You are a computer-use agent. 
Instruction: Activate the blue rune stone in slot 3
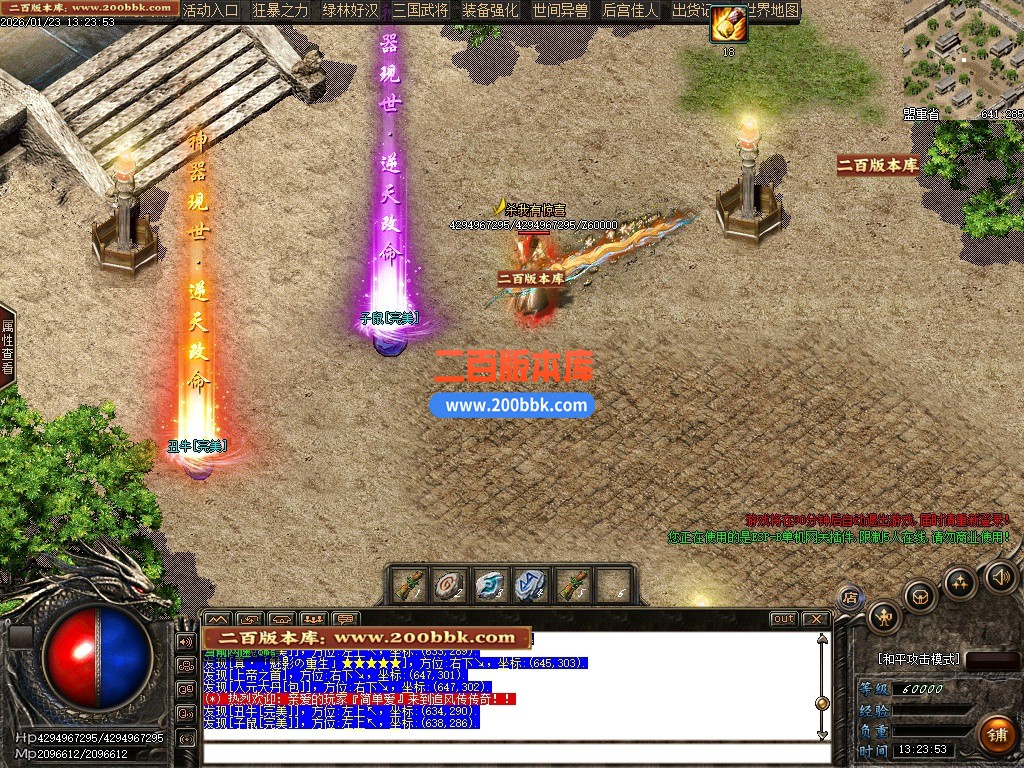click(489, 585)
